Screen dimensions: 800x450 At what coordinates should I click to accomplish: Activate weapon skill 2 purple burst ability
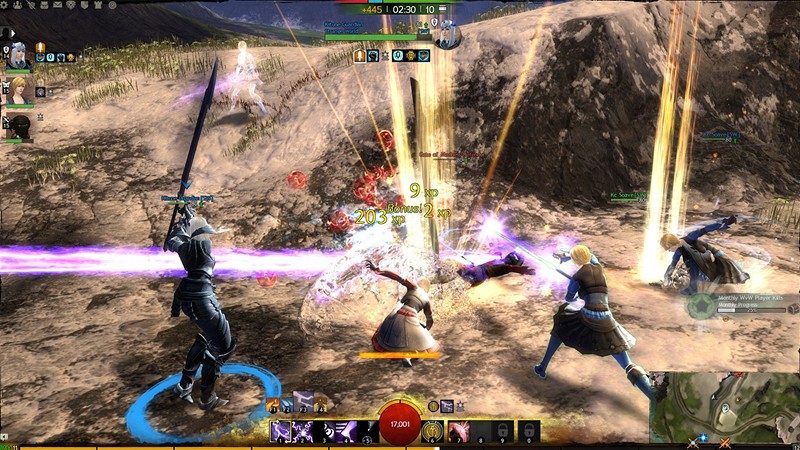[x=303, y=431]
